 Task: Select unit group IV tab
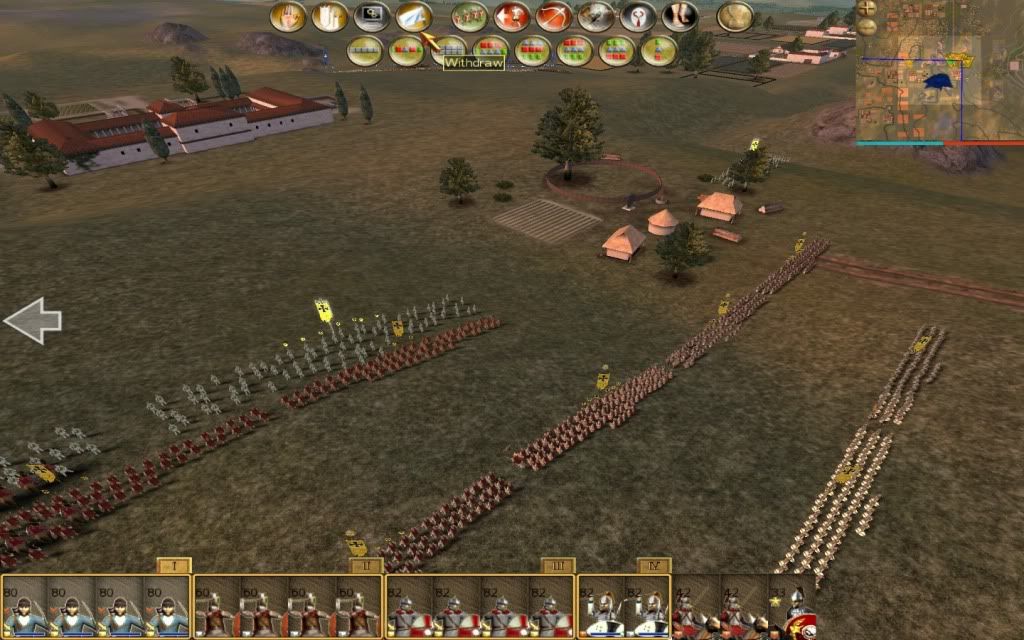653,566
